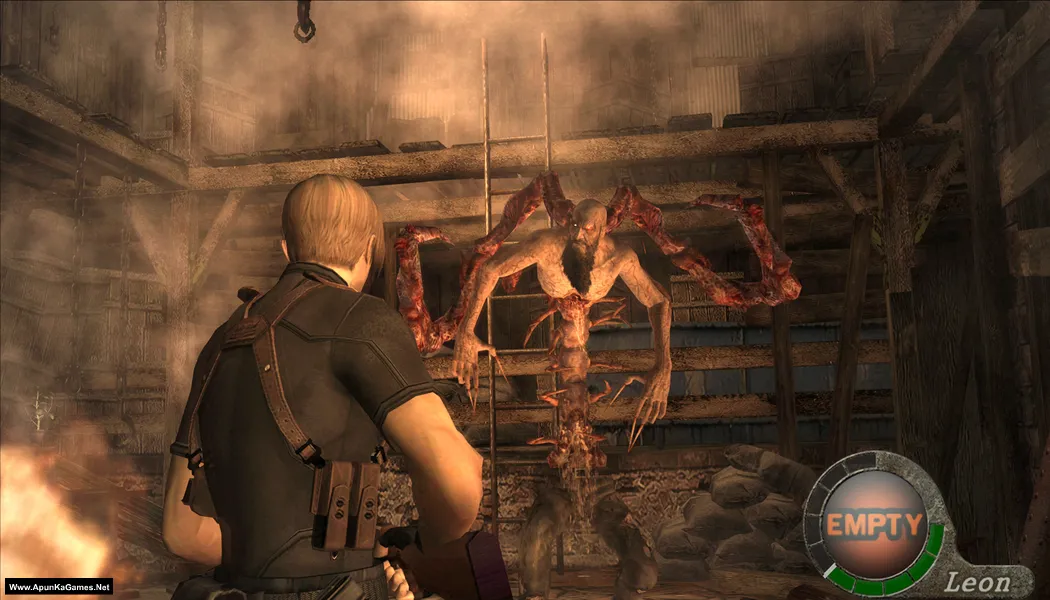Click the ApunKaGames.Net watermark link
Viewport: 1050px width, 600px height.
[57, 587]
